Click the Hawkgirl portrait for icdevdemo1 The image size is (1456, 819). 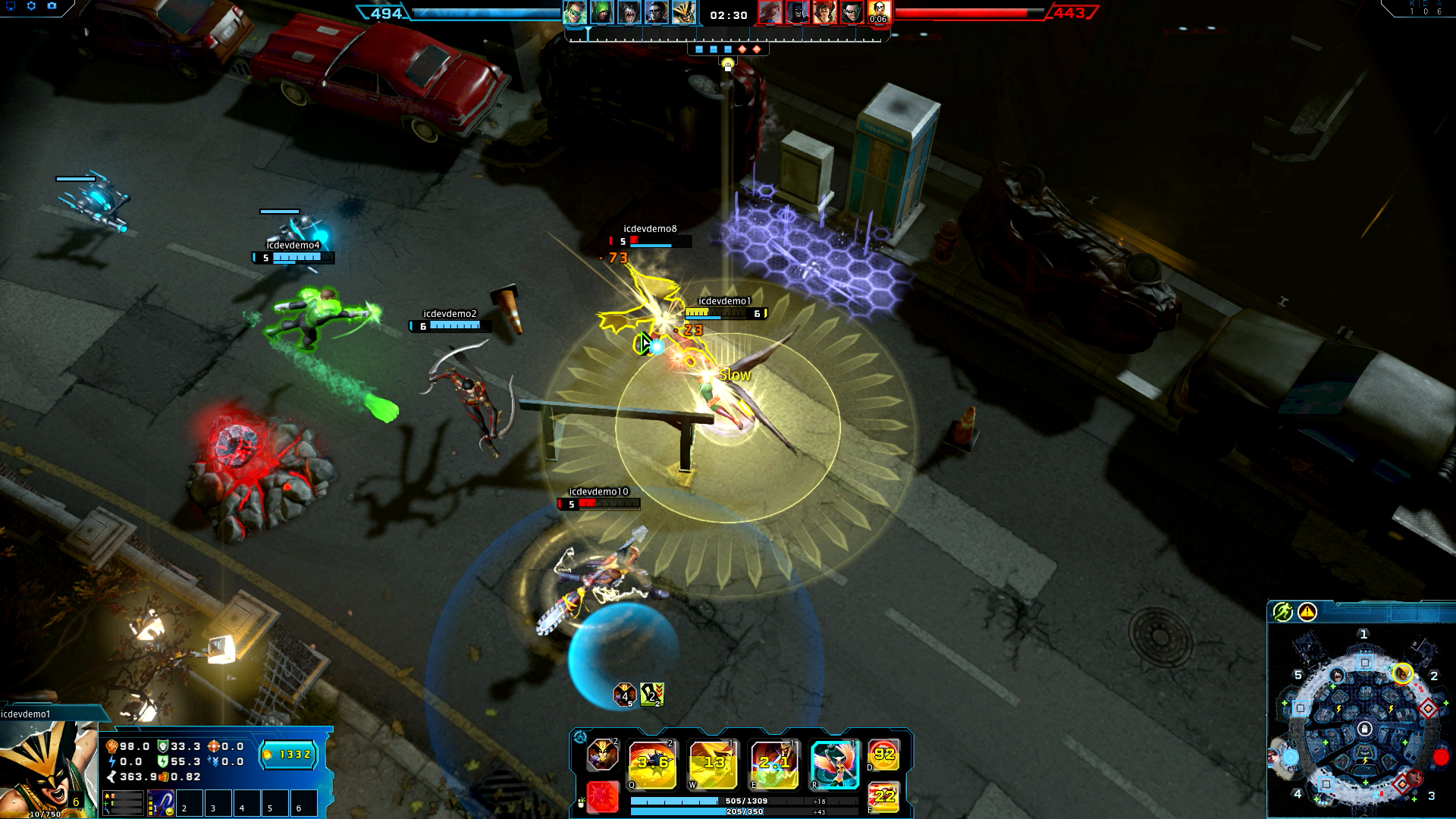tap(47, 767)
